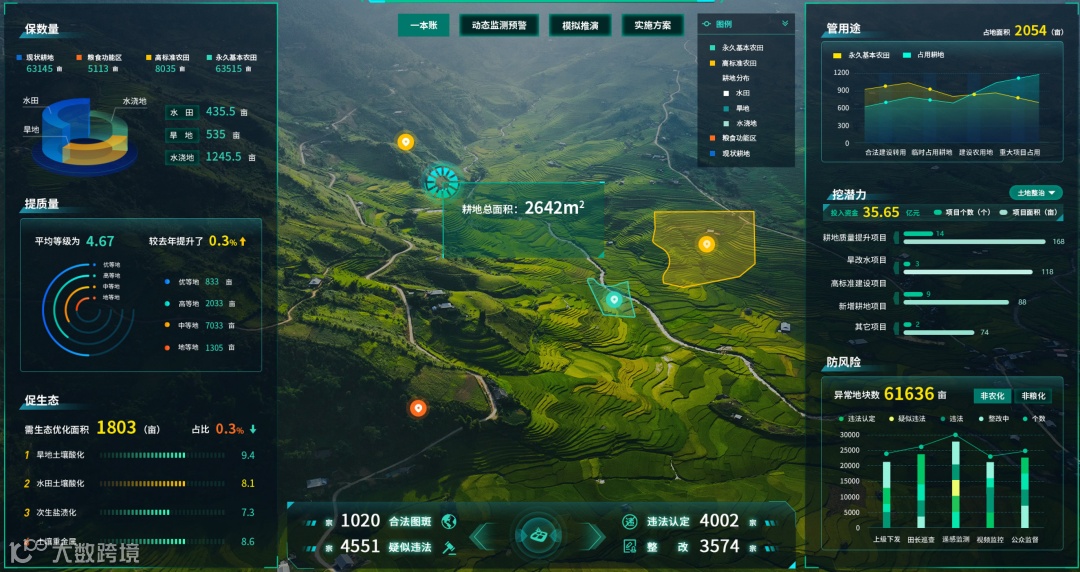Toggle the 粮食功能区 map legend entry

tap(739, 138)
